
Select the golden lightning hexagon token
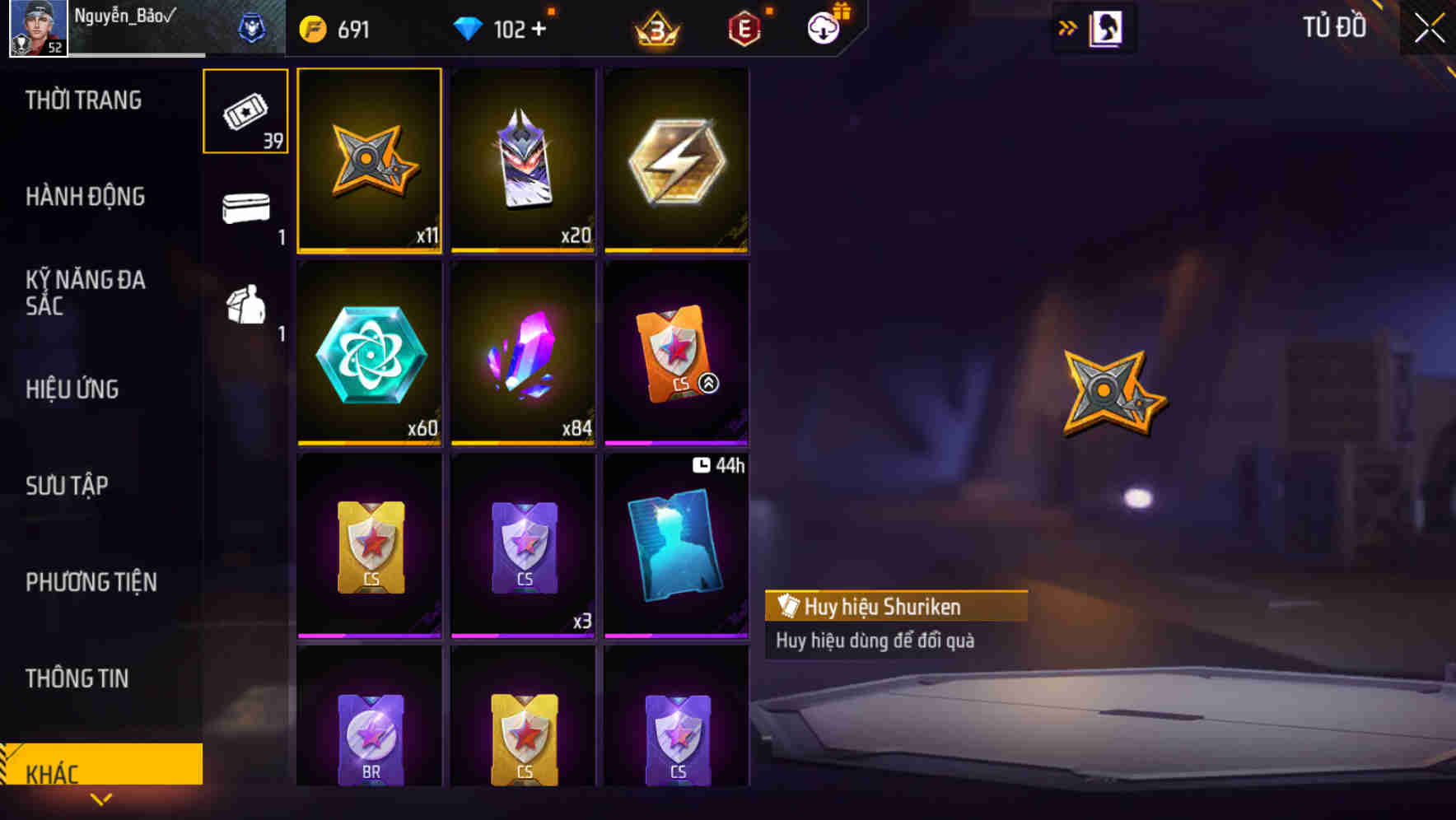pos(677,161)
